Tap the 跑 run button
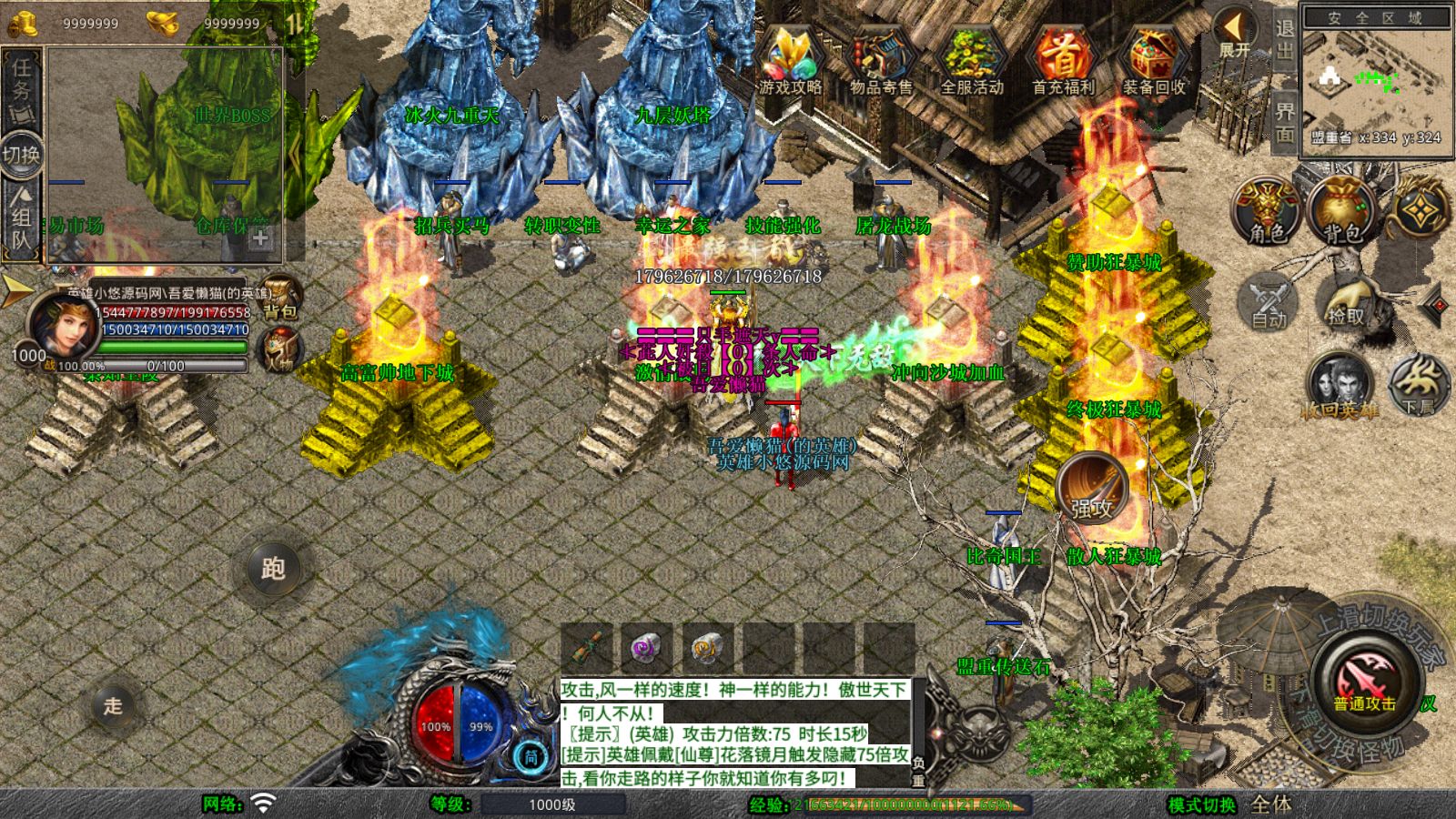Viewport: 1456px width, 819px height. click(x=273, y=569)
